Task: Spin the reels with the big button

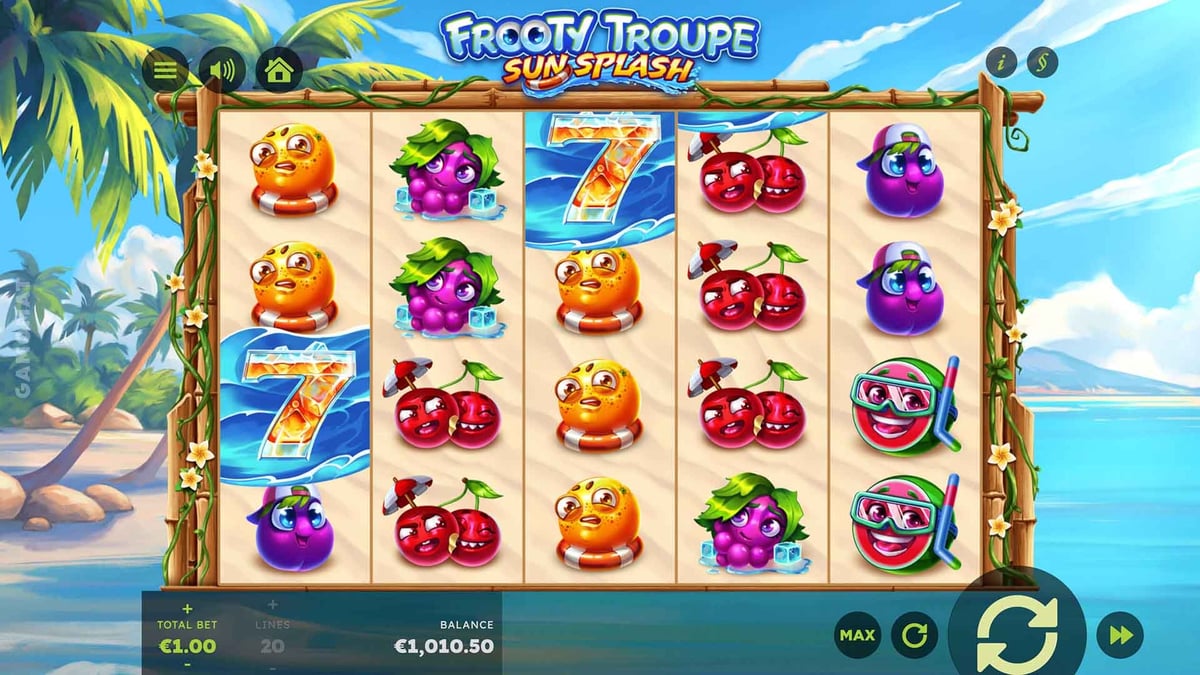Action: tap(1017, 632)
